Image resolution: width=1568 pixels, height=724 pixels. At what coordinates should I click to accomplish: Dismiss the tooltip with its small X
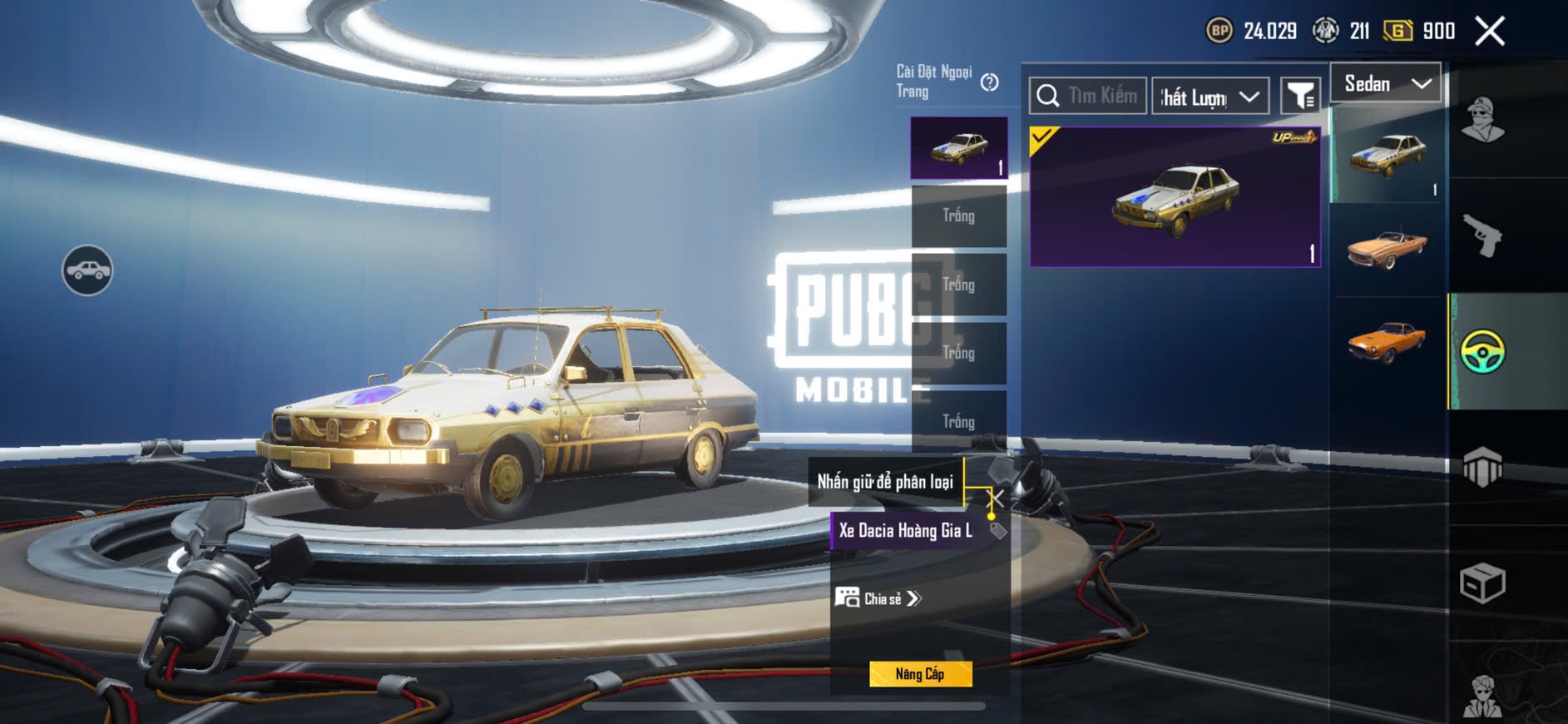995,498
